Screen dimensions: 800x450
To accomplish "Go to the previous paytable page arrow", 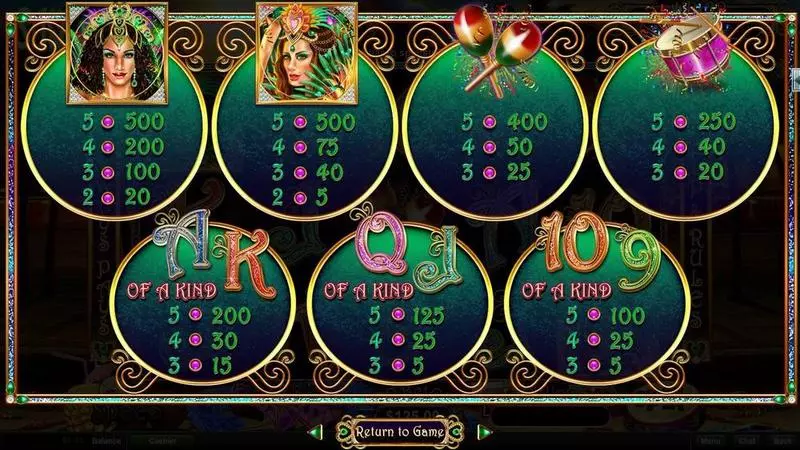I will pyautogui.click(x=316, y=432).
